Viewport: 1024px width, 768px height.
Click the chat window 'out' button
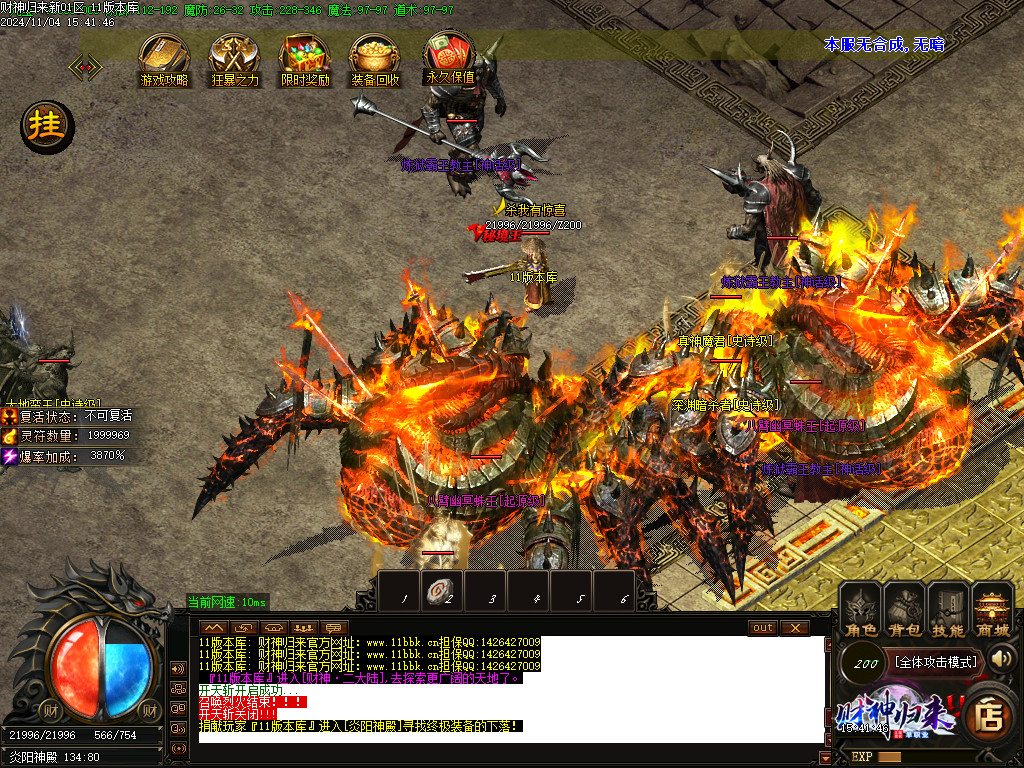point(763,627)
